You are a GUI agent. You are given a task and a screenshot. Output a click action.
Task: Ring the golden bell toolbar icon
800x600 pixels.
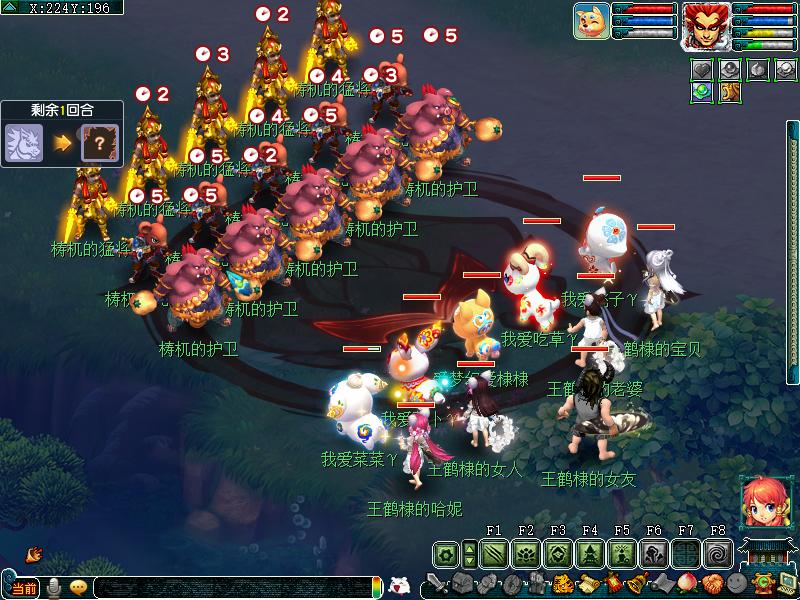(x=635, y=583)
